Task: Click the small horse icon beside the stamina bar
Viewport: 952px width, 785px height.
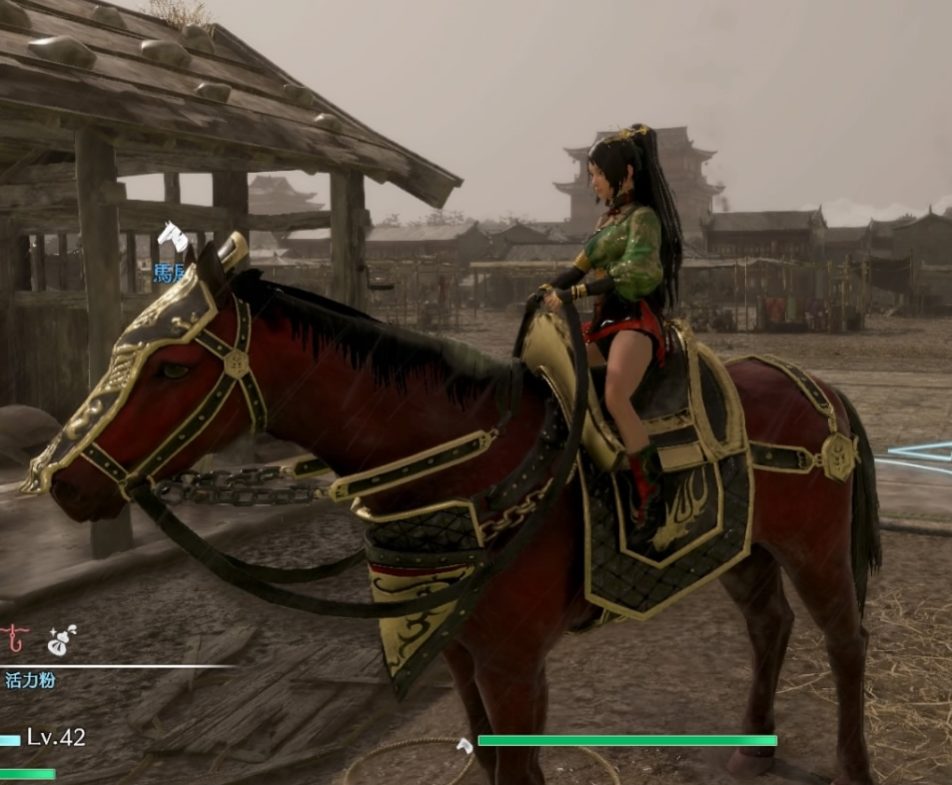Action: coord(464,745)
